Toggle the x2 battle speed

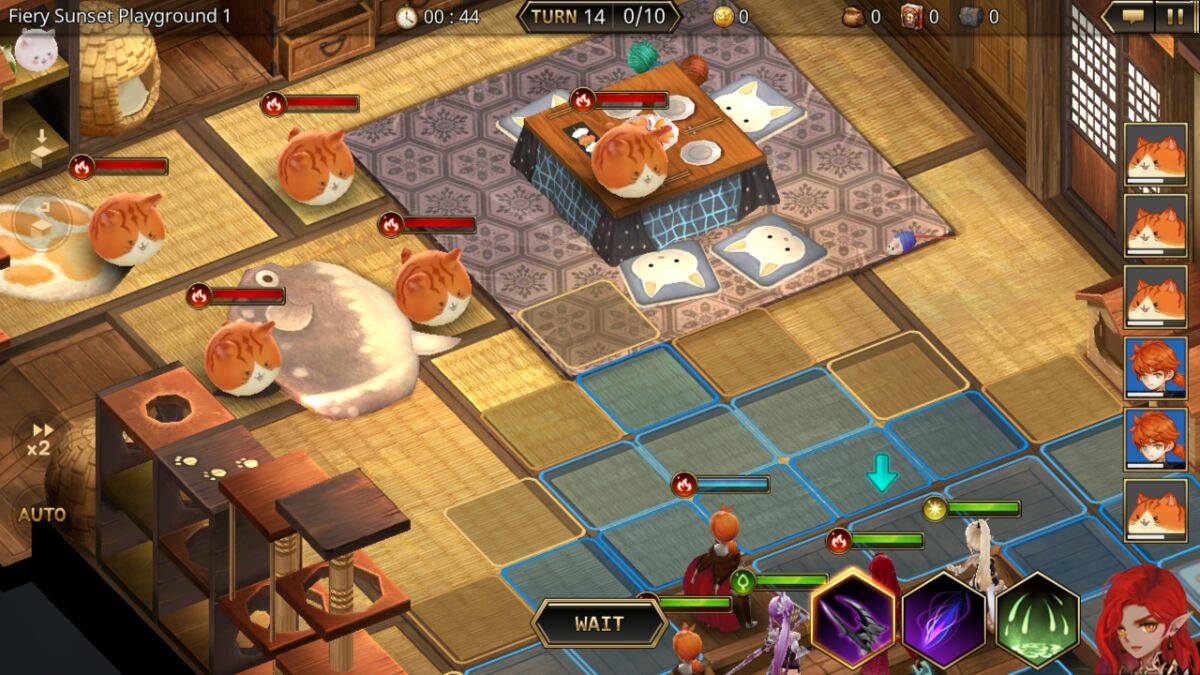point(39,439)
